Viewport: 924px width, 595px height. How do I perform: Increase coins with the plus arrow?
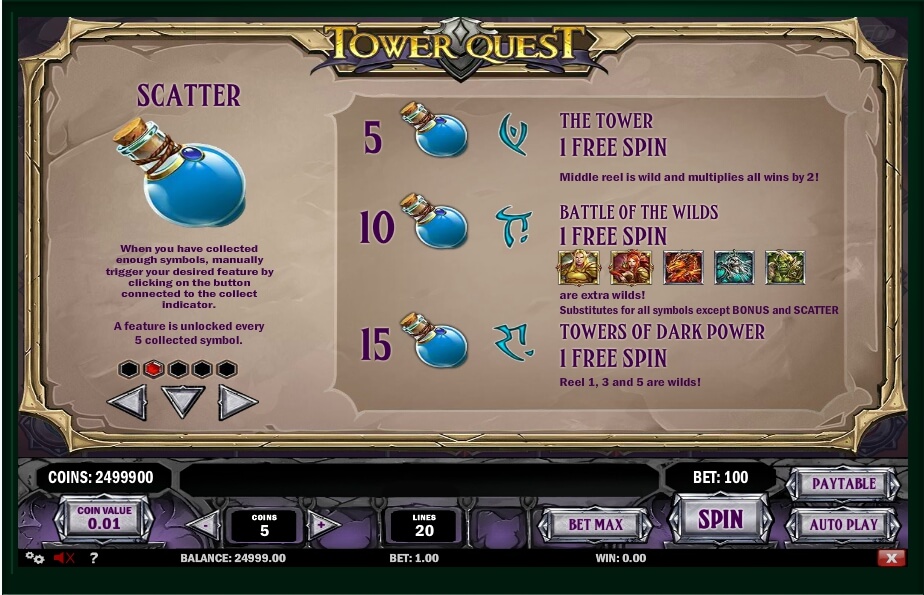pos(322,524)
